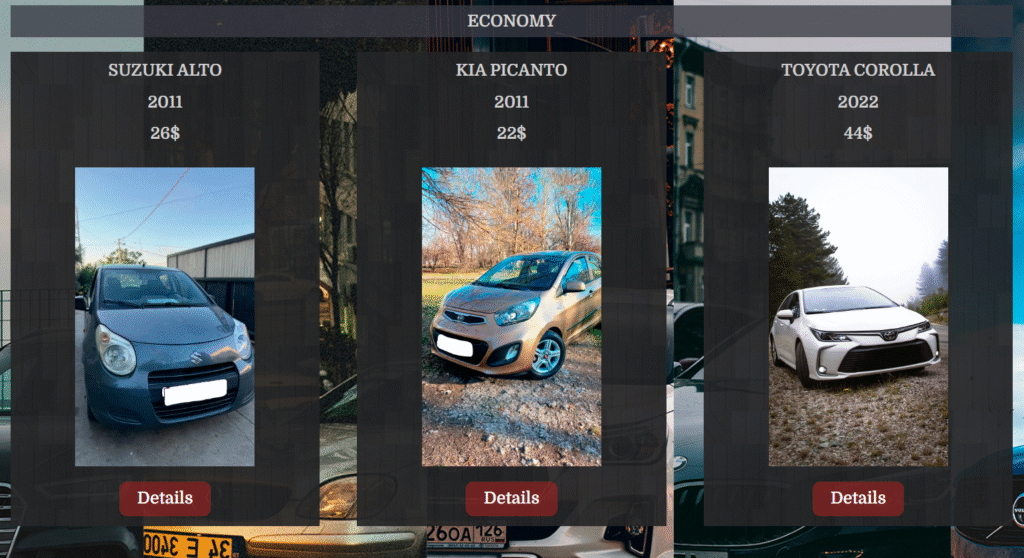Image resolution: width=1024 pixels, height=558 pixels.
Task: Open Details for the Suzuki Alto
Action: pyautogui.click(x=164, y=498)
